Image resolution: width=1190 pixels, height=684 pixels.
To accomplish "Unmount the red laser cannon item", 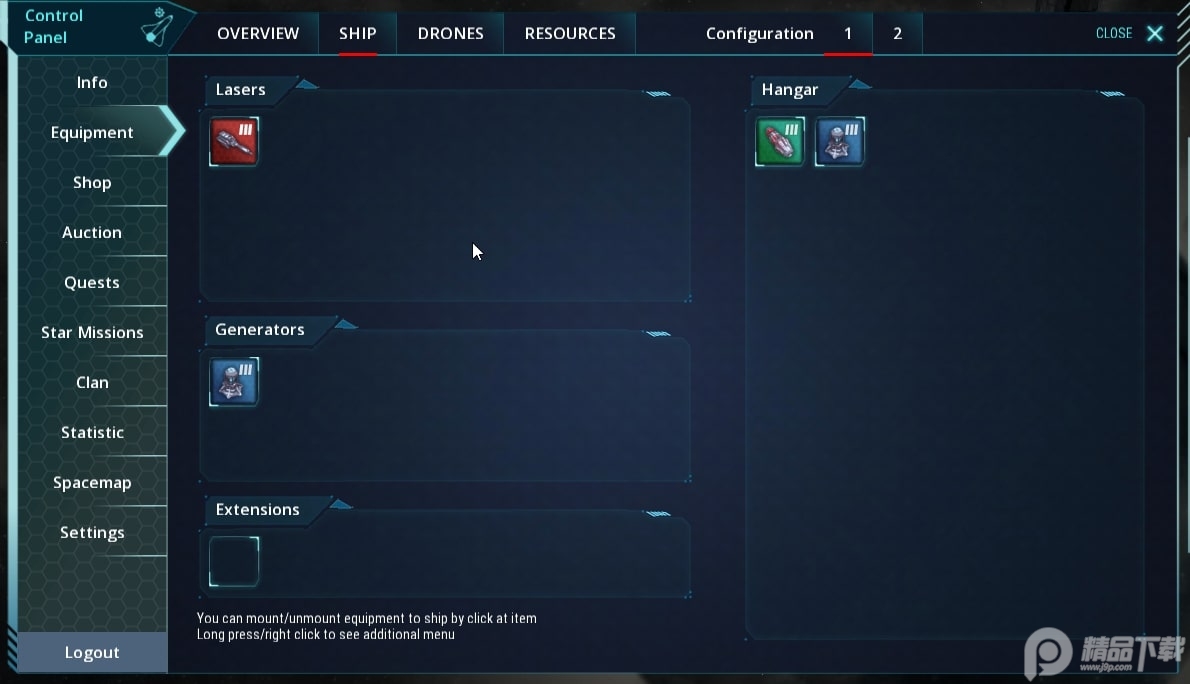I will pyautogui.click(x=234, y=141).
